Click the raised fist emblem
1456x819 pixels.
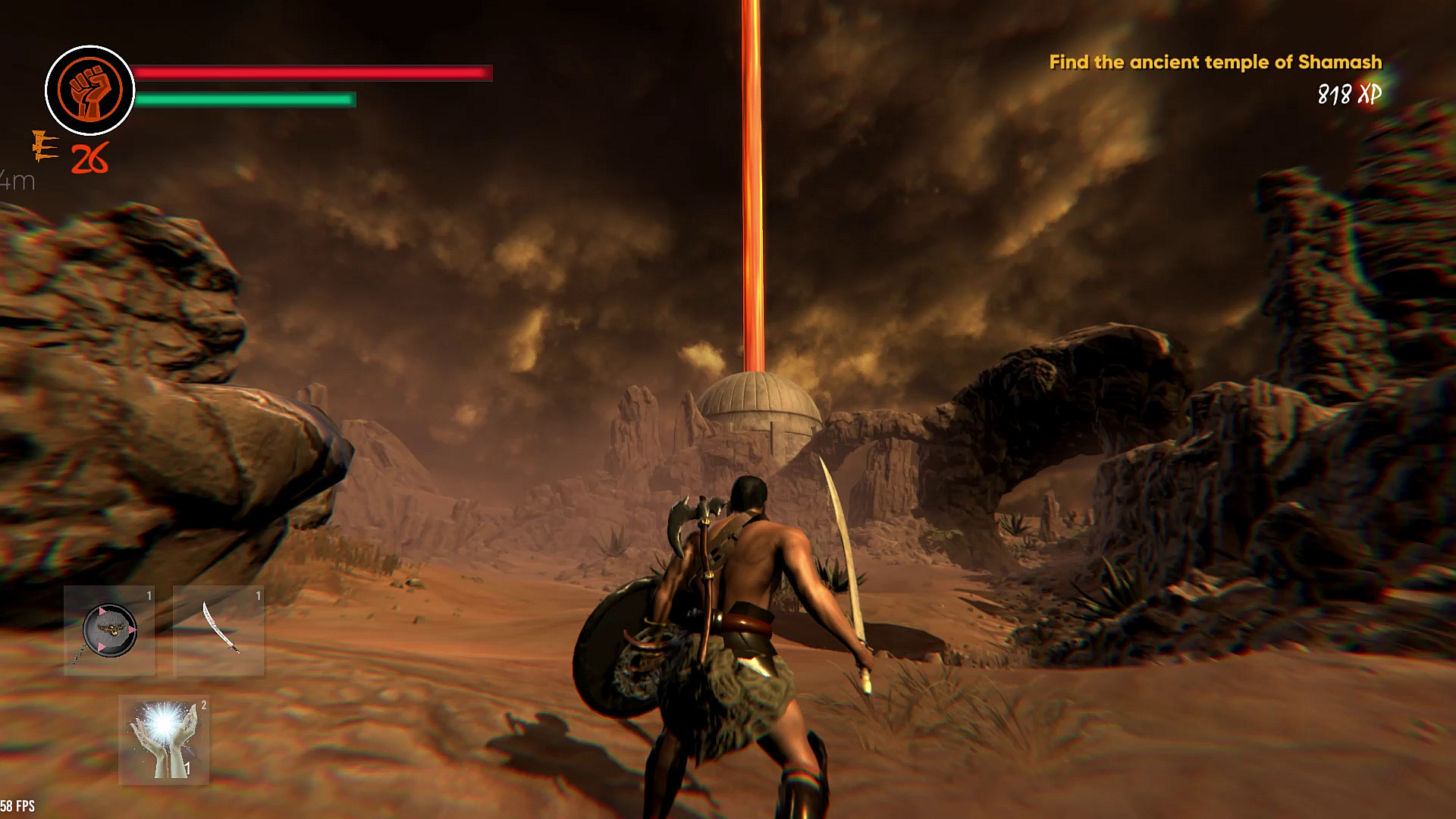pos(90,90)
